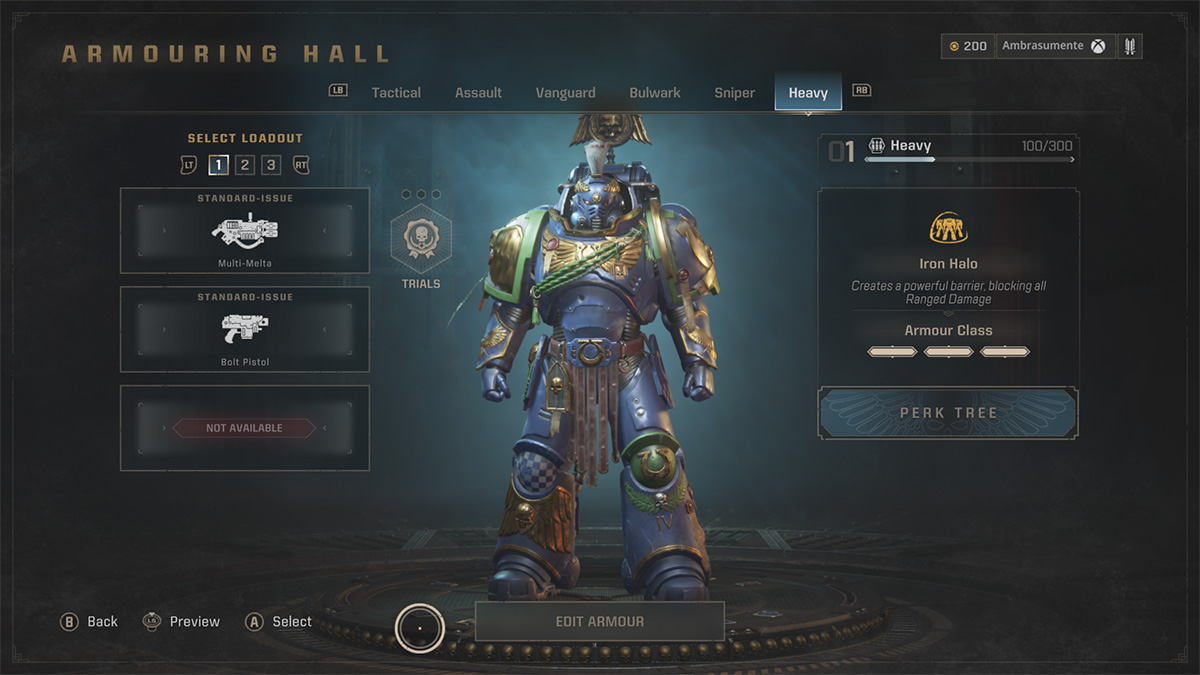Click the Not Available weapon slot
1200x675 pixels.
245,428
